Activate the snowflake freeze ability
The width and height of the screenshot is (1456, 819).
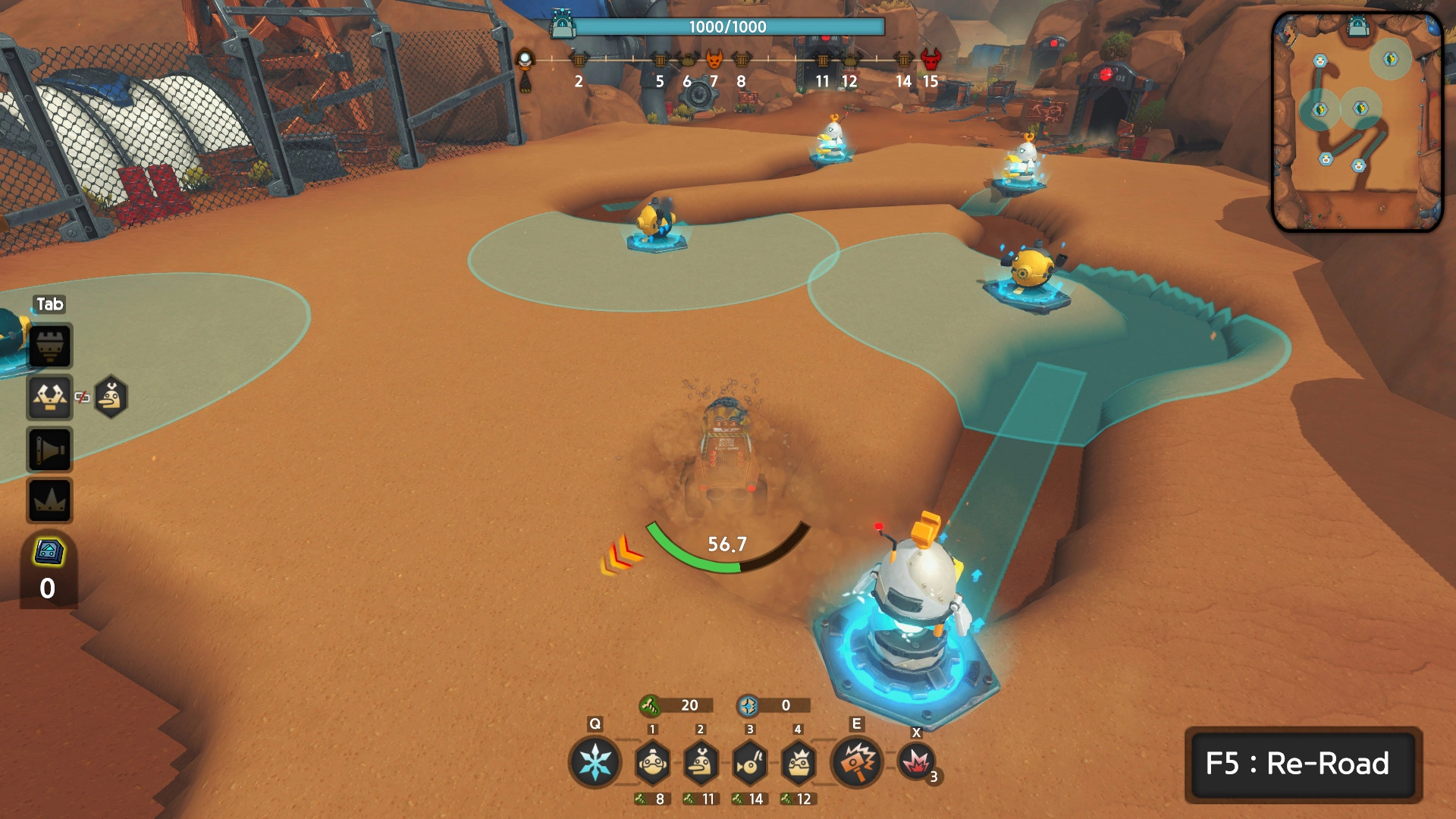[595, 761]
